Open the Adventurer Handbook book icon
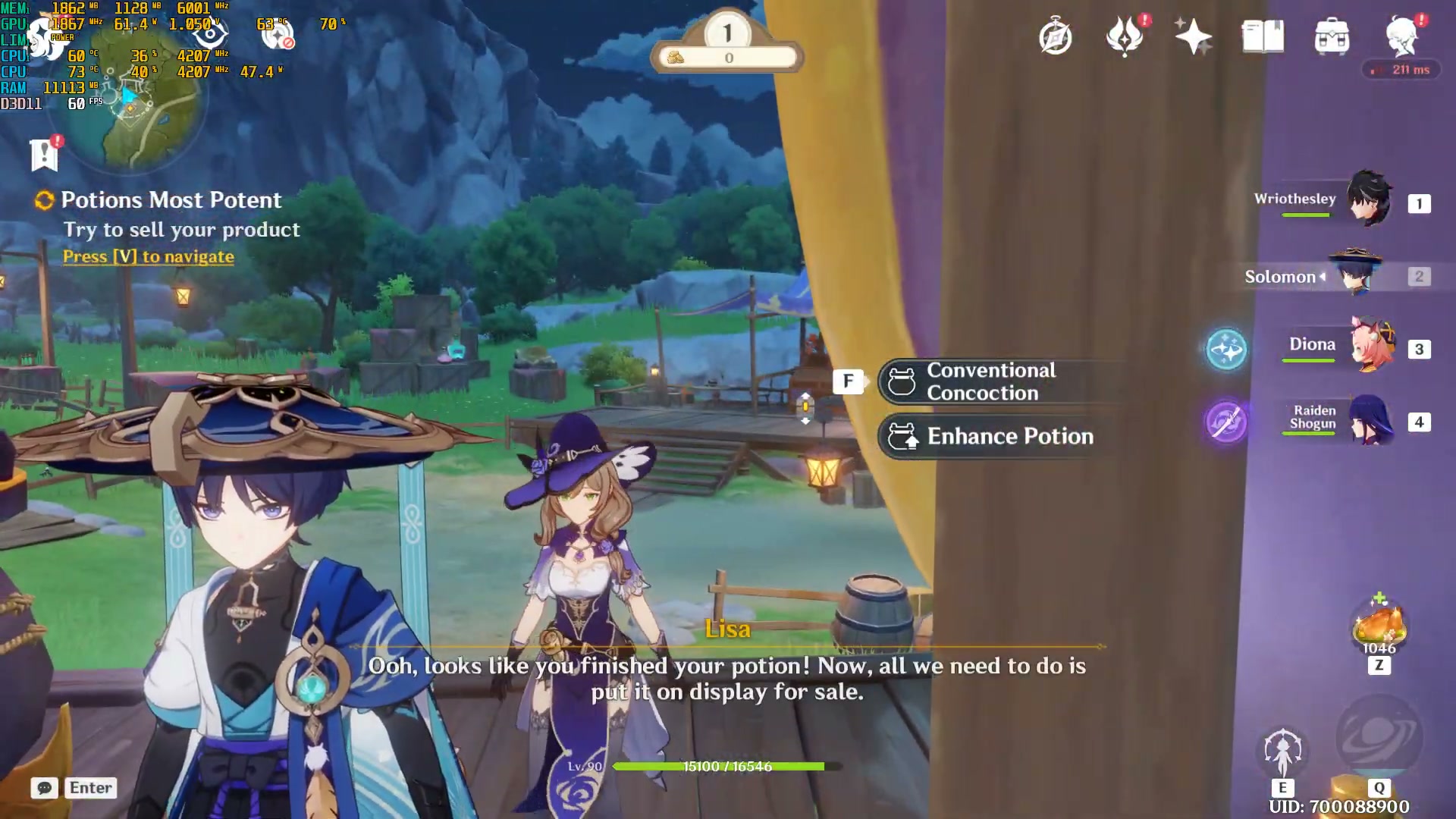The width and height of the screenshot is (1456, 819). click(1263, 36)
